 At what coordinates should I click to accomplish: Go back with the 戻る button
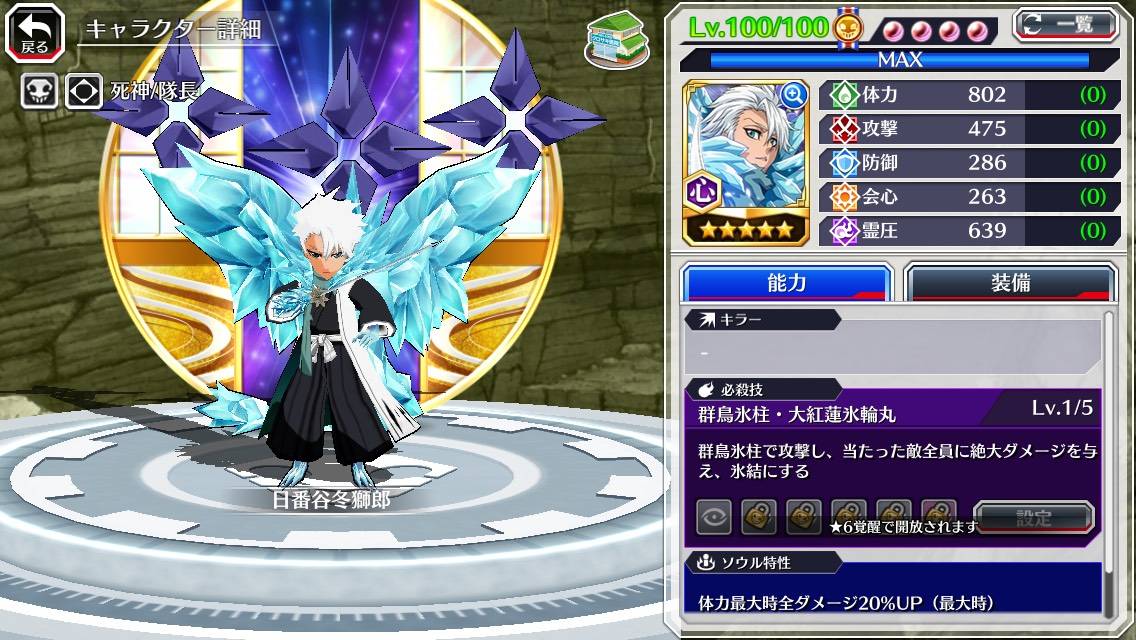click(x=35, y=31)
